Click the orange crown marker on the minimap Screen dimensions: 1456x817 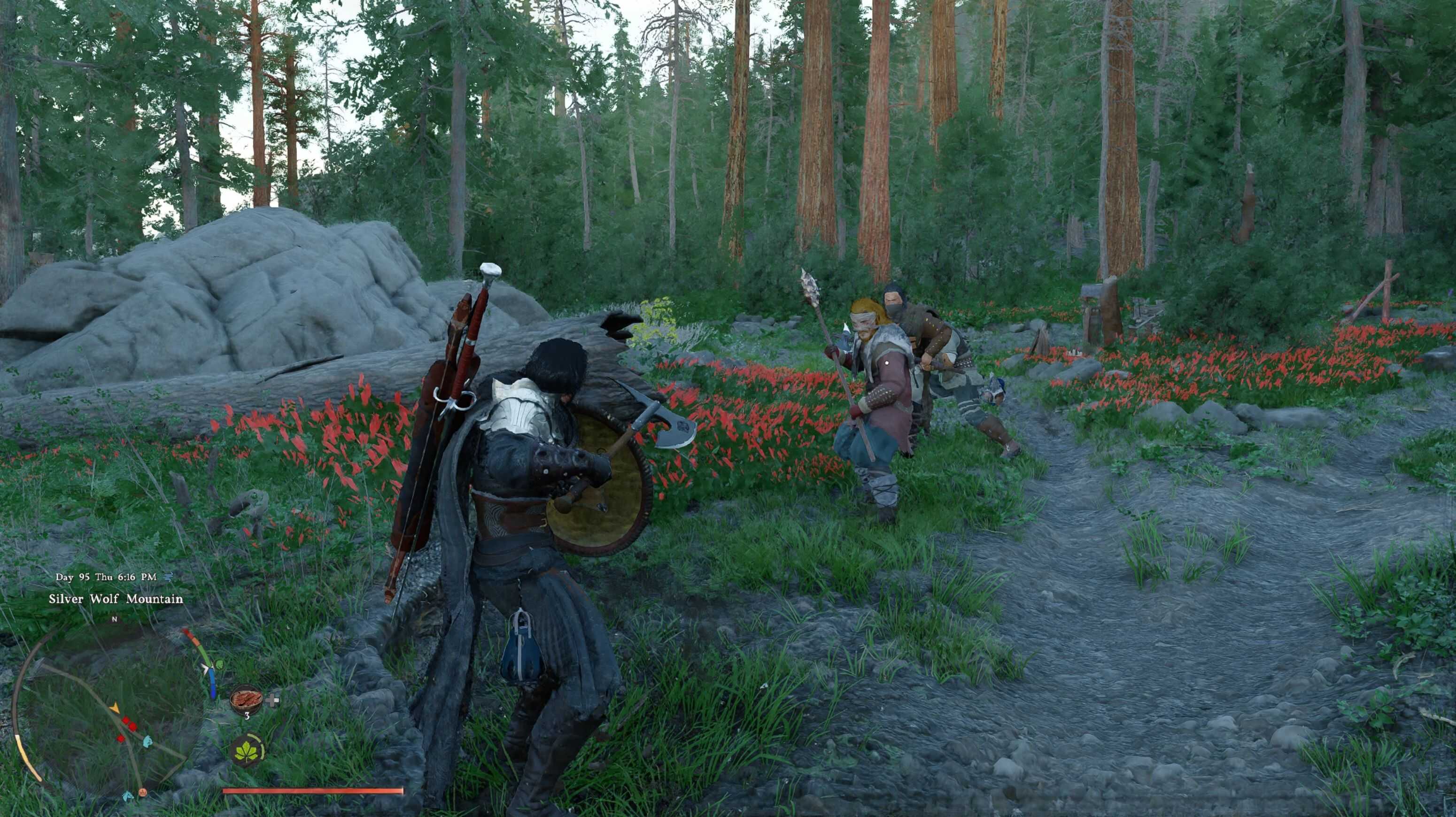click(x=143, y=793)
